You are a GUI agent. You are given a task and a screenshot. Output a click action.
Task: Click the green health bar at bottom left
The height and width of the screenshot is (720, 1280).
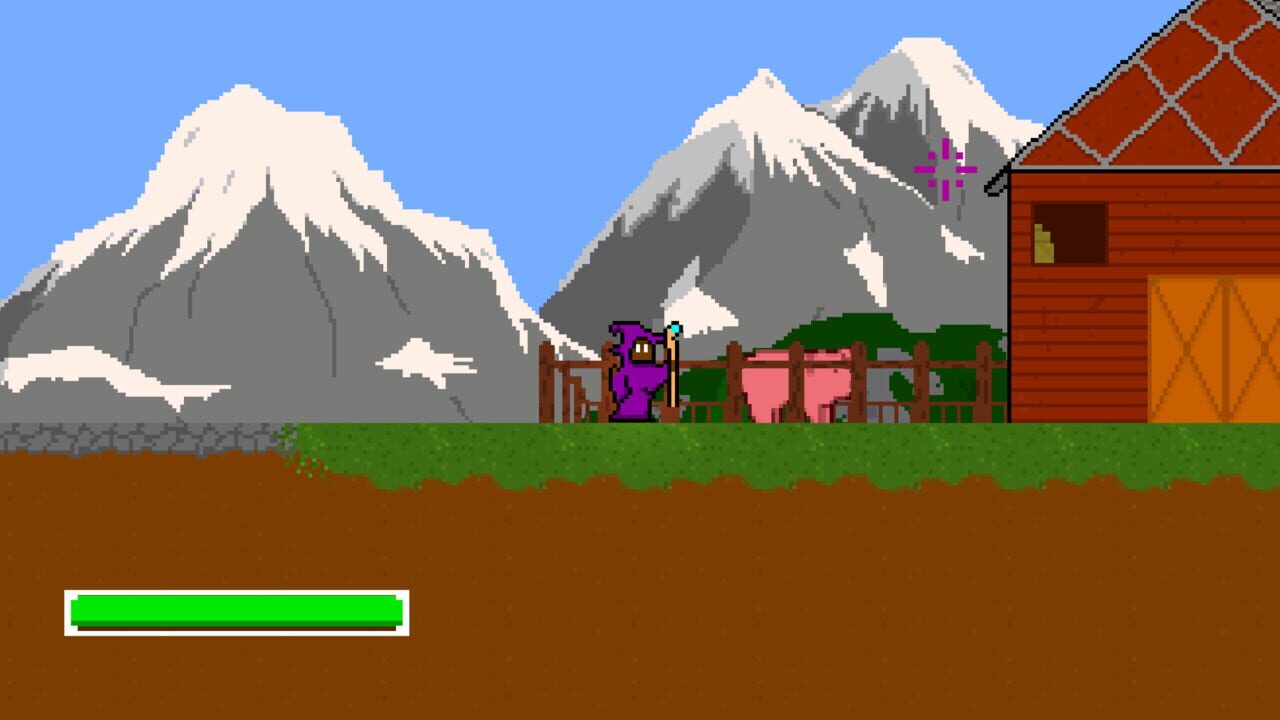(x=235, y=611)
